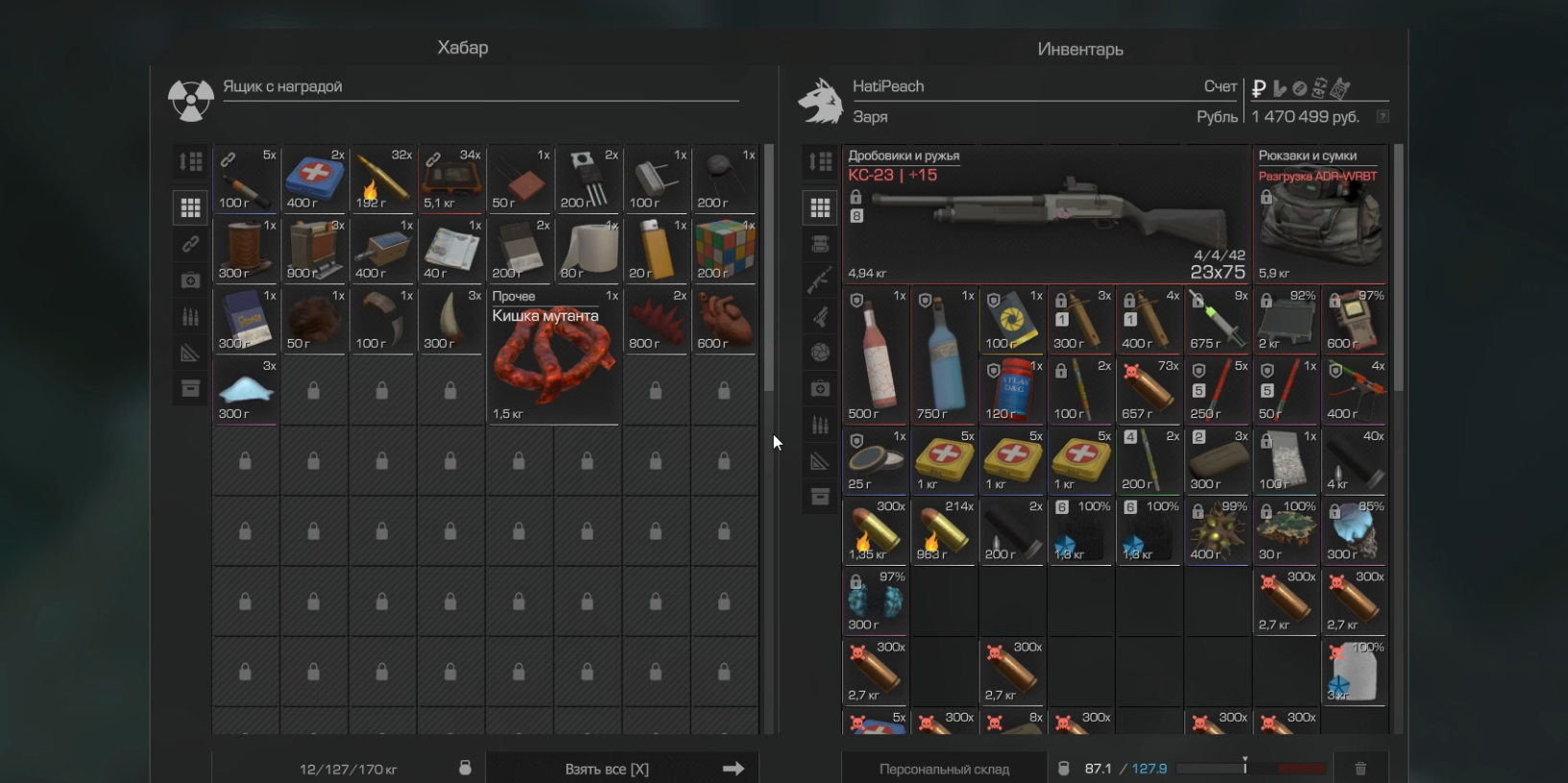
Task: Select the white canister item in inventory
Action: tap(1355, 671)
